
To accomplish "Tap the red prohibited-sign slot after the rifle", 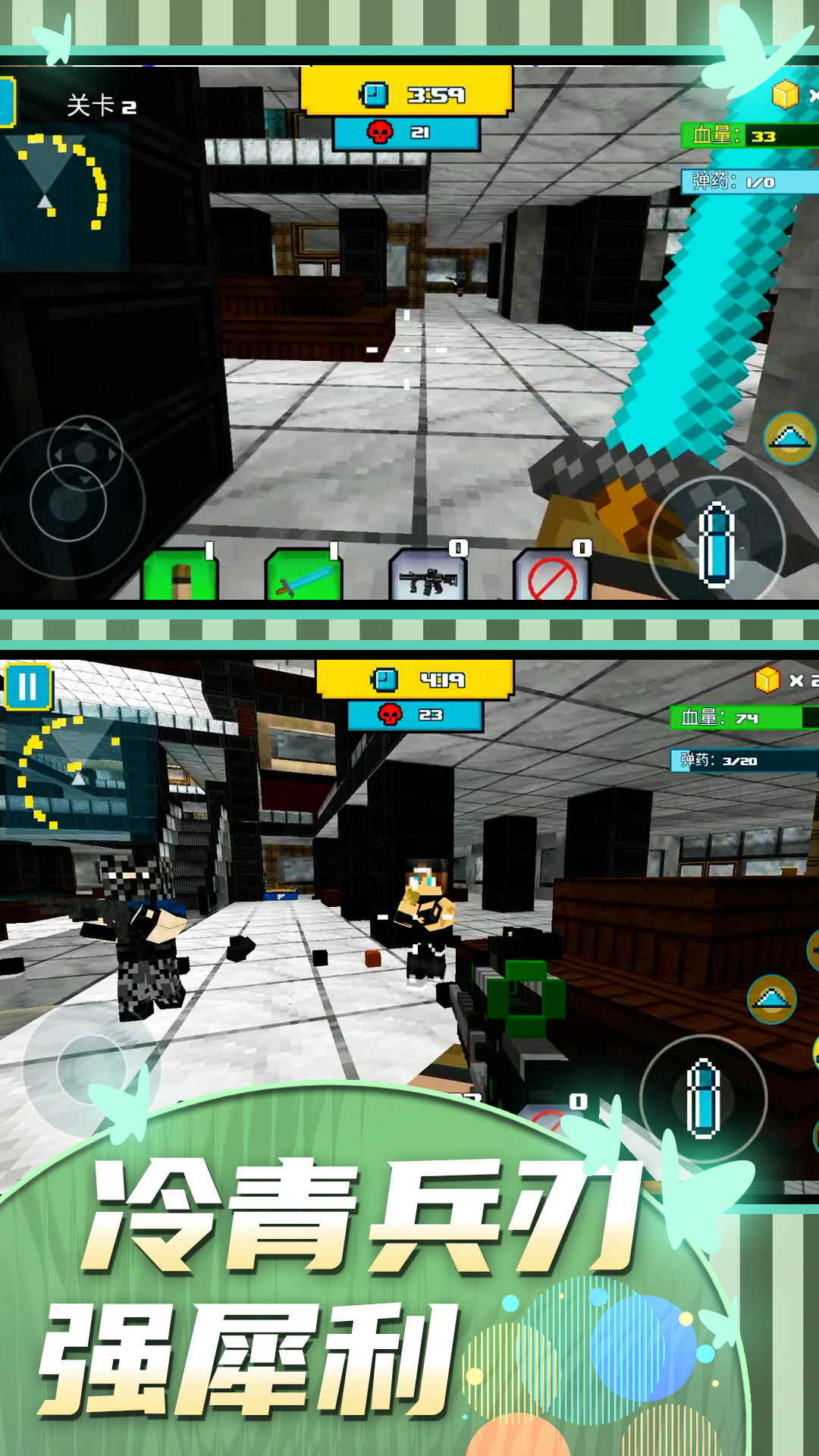I will coord(551,576).
